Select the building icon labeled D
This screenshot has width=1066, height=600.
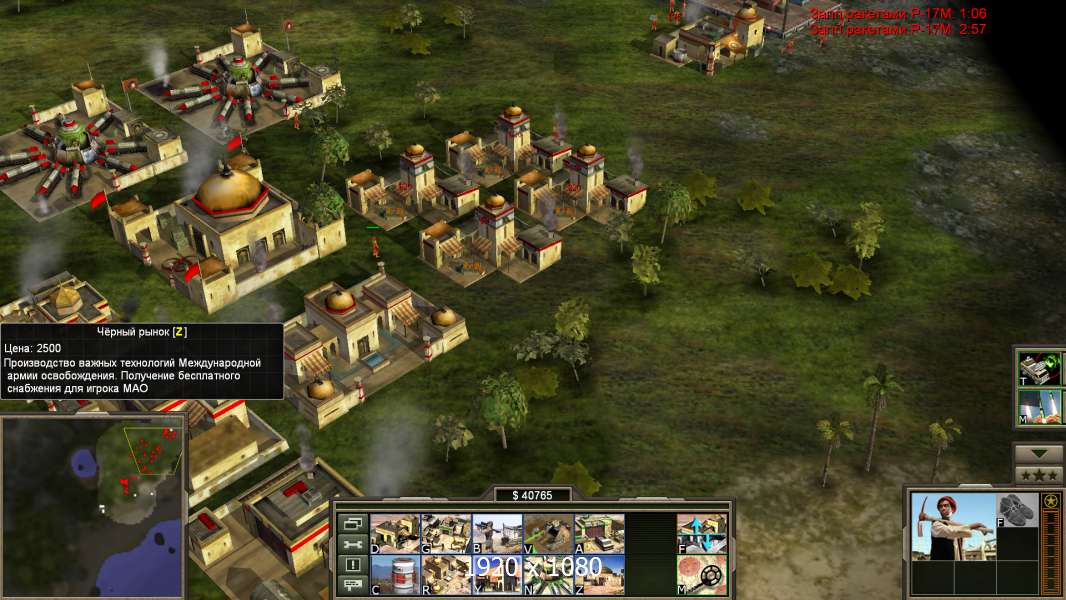395,533
